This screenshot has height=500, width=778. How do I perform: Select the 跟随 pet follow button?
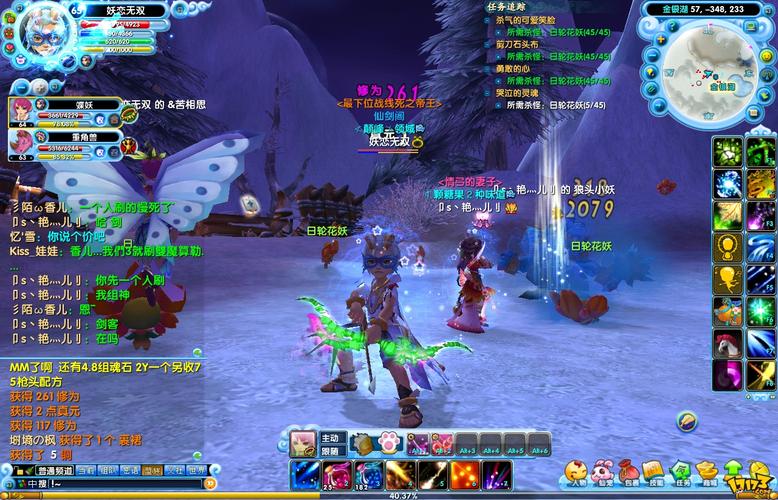pyautogui.click(x=333, y=451)
